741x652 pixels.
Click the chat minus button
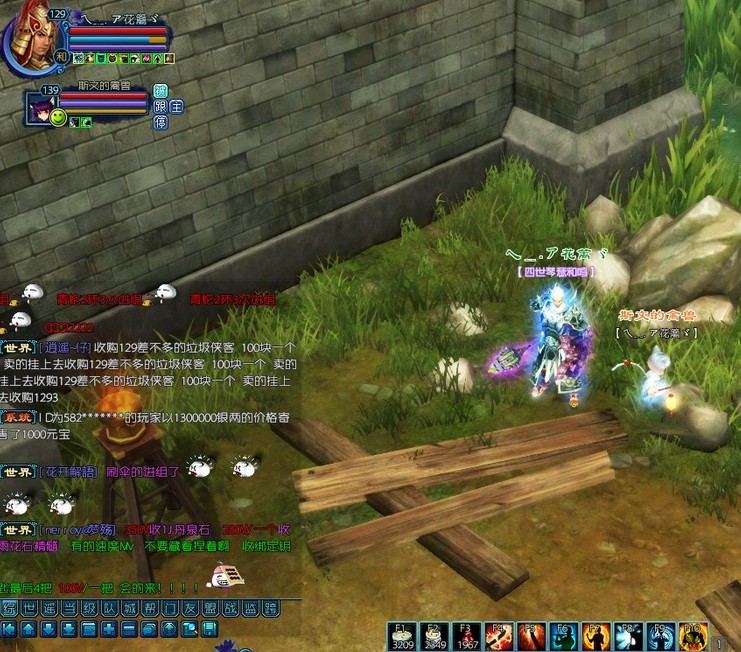[128, 629]
